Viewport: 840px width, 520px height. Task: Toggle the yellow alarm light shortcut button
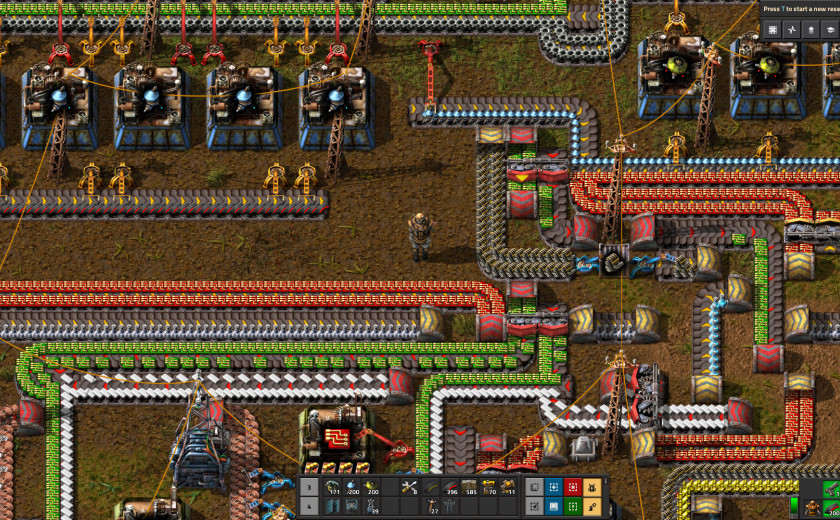pyautogui.click(x=592, y=488)
